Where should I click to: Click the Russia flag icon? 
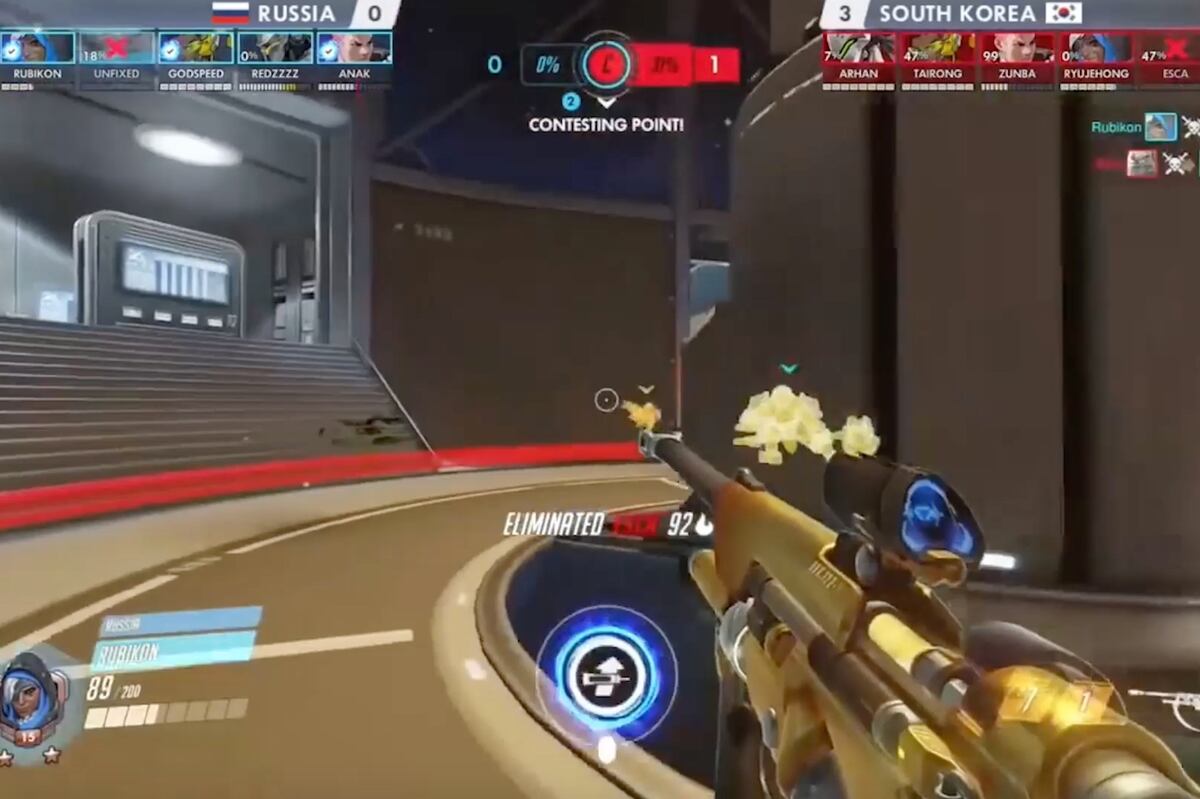[x=230, y=13]
